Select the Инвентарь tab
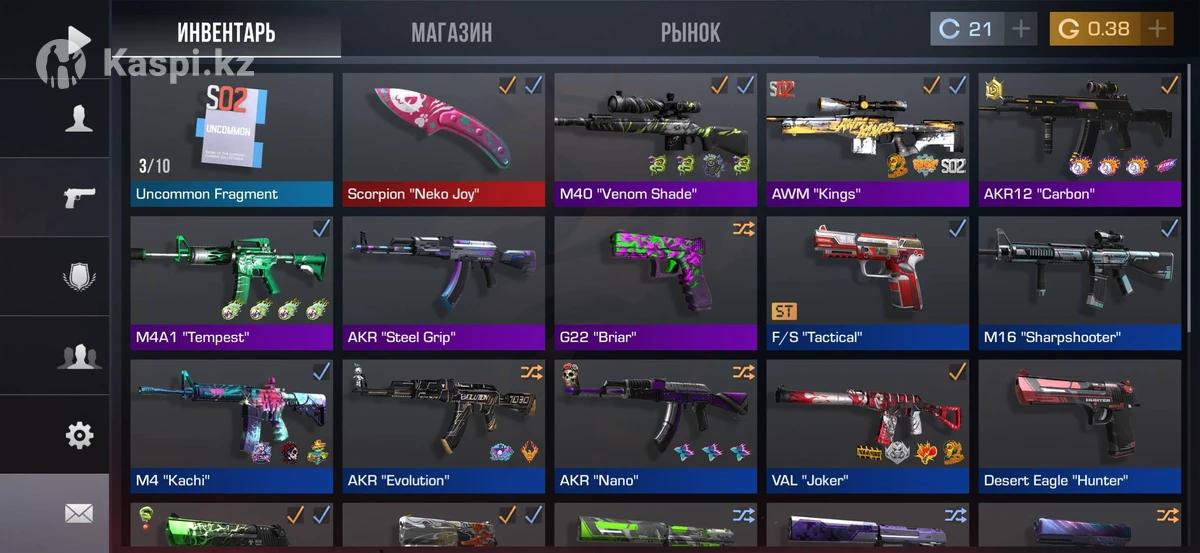 point(226,32)
